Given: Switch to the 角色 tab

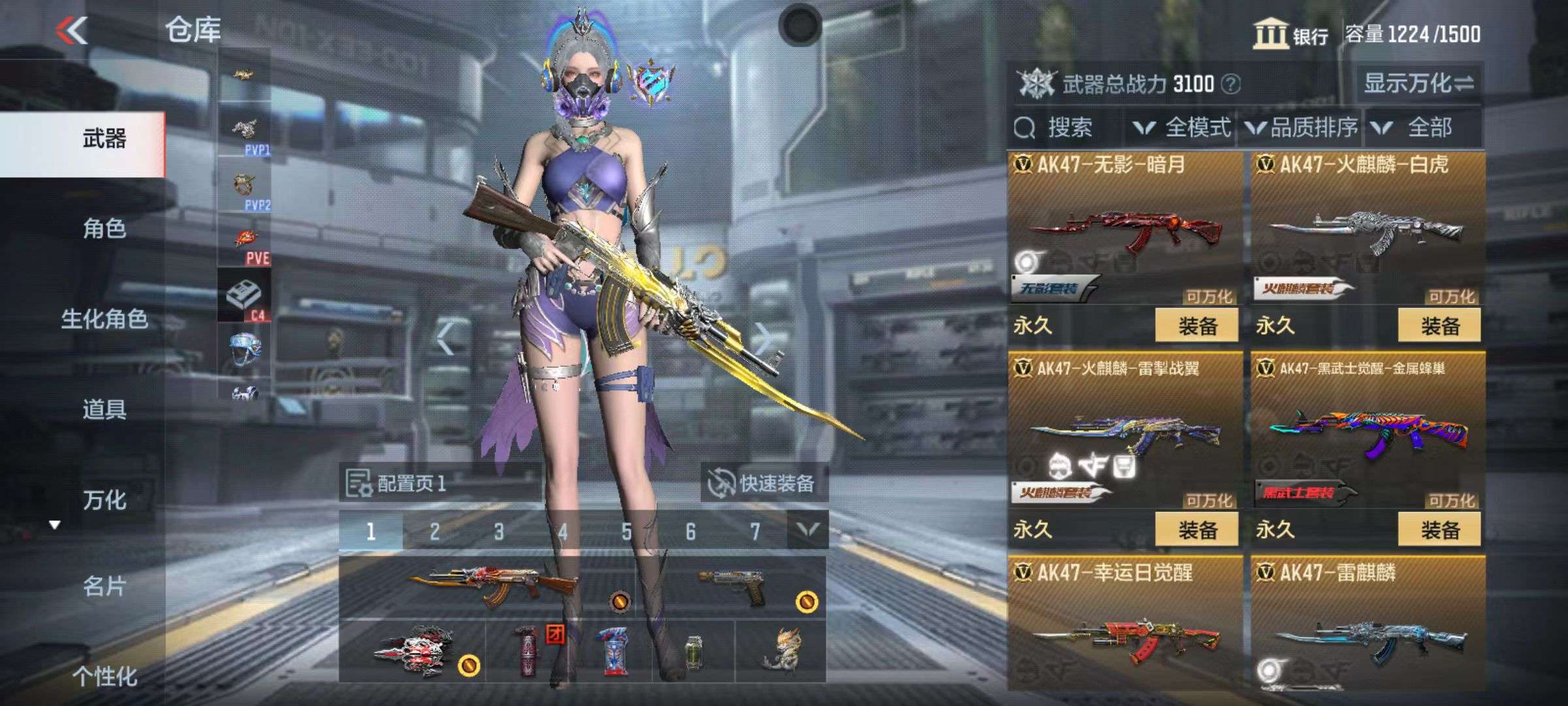Looking at the screenshot, I should [104, 229].
